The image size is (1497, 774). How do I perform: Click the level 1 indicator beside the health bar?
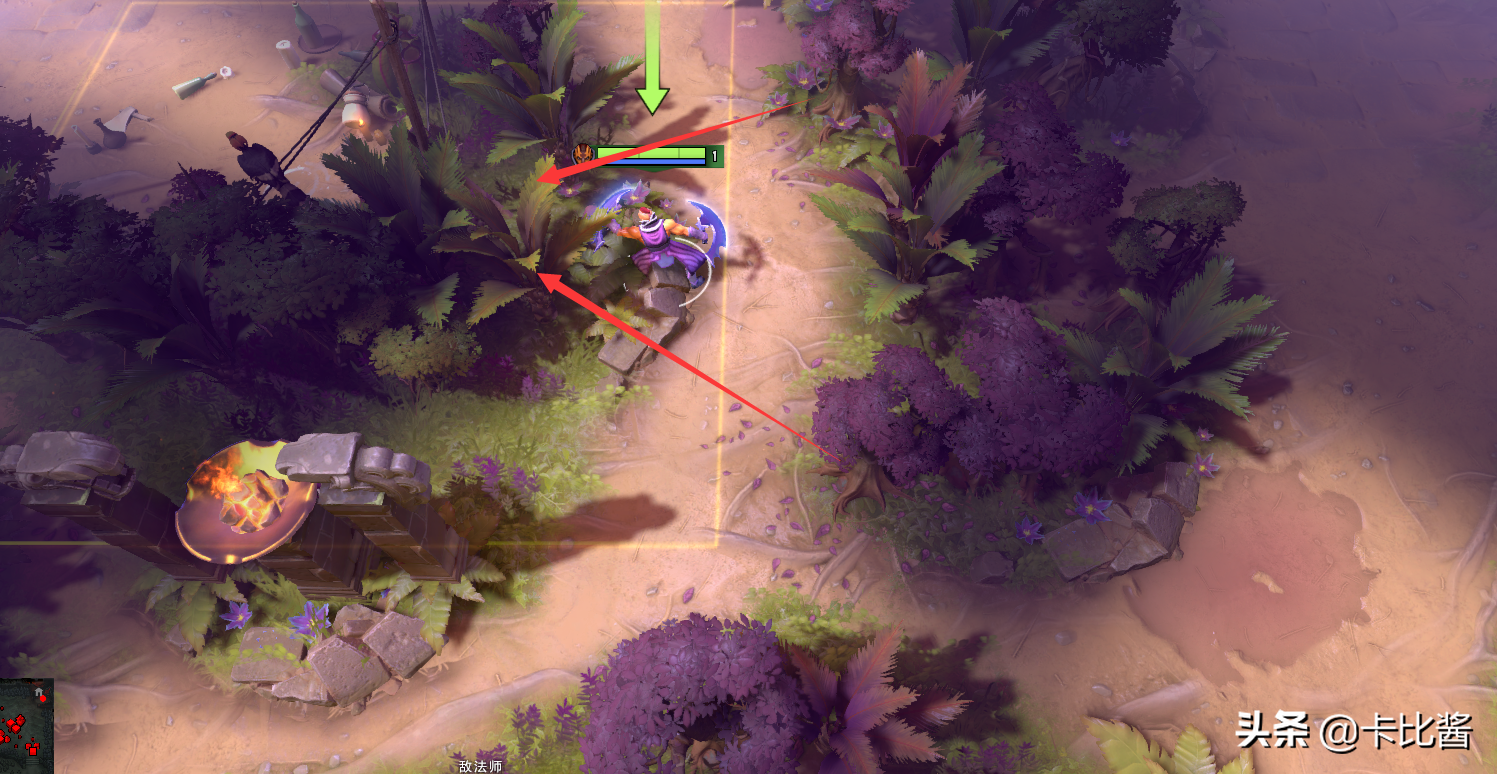tap(714, 154)
